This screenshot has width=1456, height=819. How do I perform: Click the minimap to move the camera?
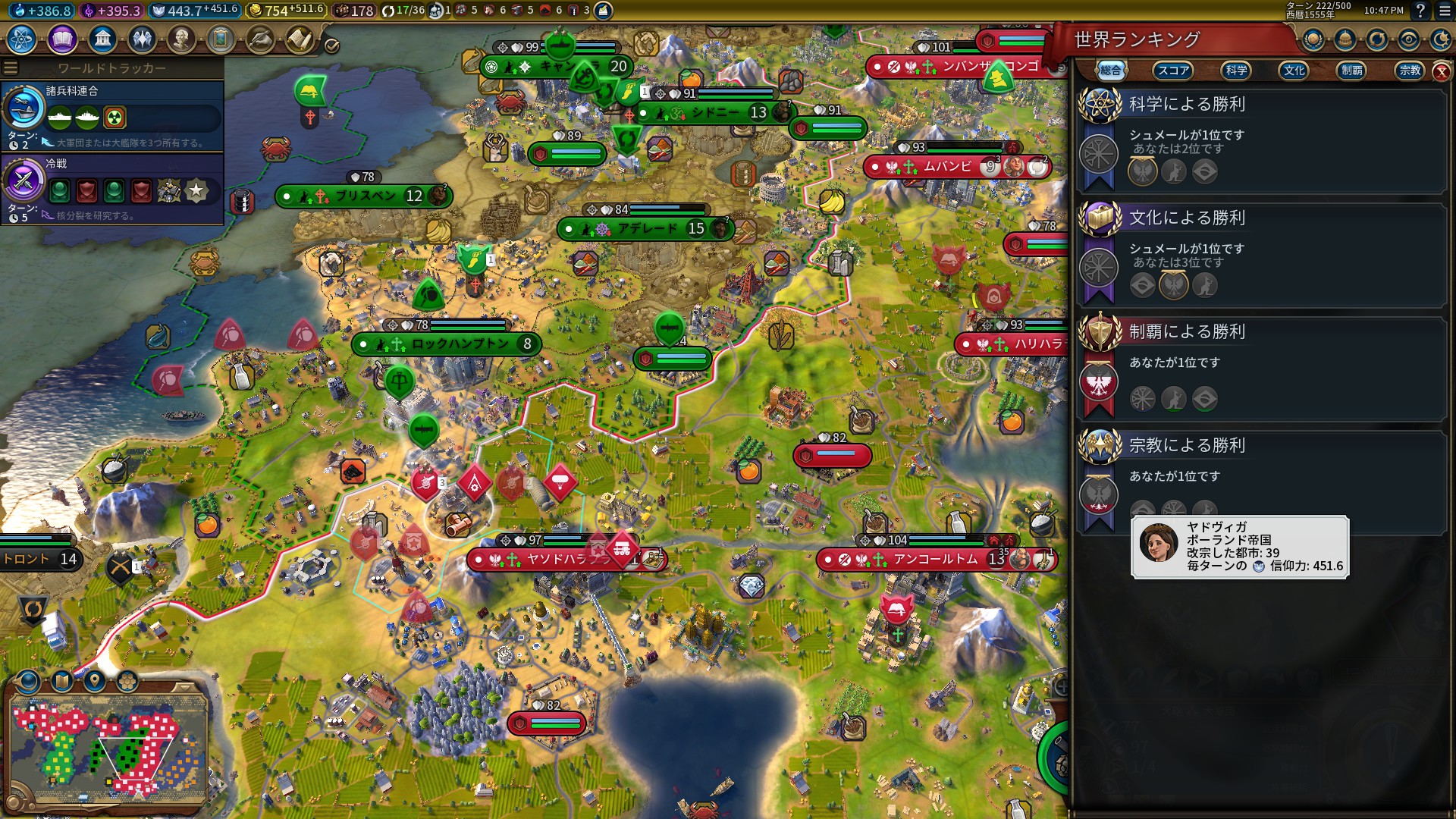(108, 747)
